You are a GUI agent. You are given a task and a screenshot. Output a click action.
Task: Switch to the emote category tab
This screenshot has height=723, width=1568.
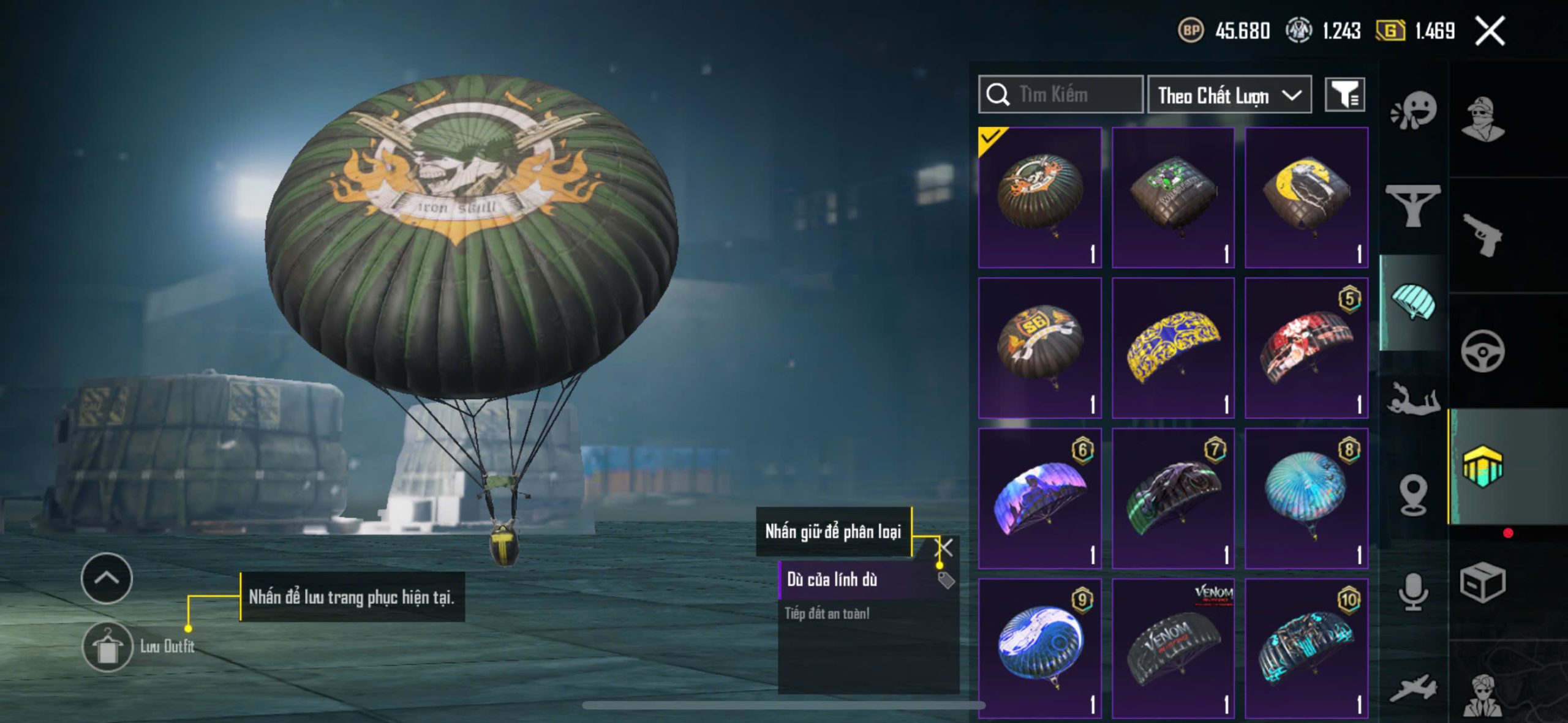(1413, 111)
